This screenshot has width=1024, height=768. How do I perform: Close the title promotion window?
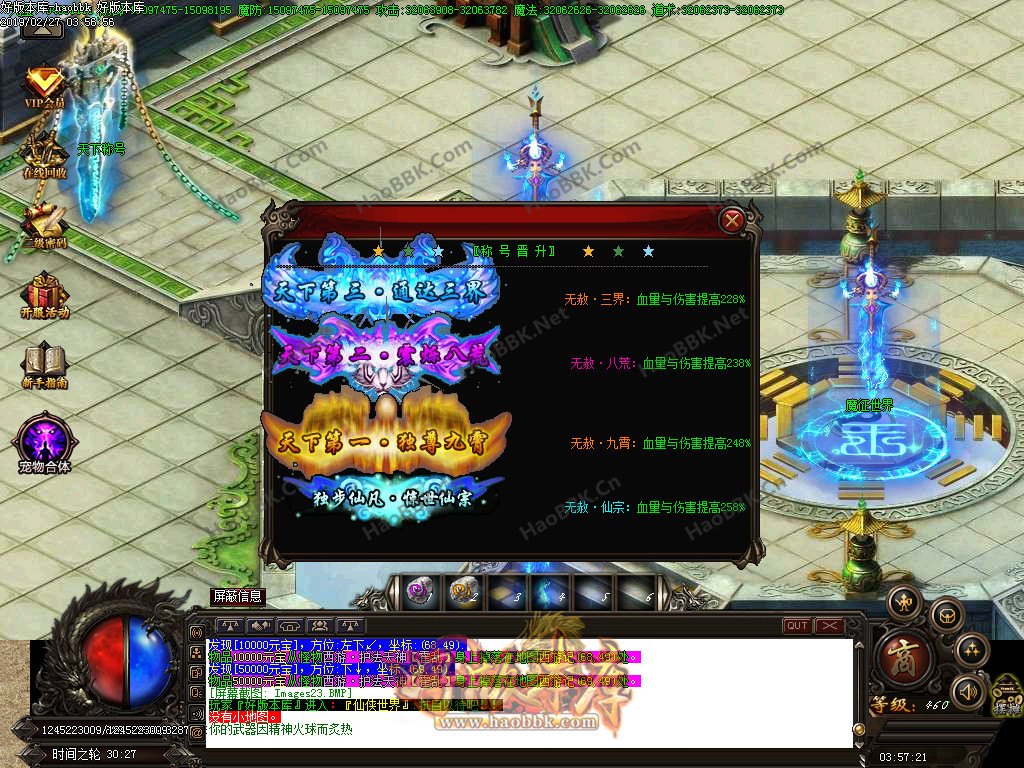733,220
